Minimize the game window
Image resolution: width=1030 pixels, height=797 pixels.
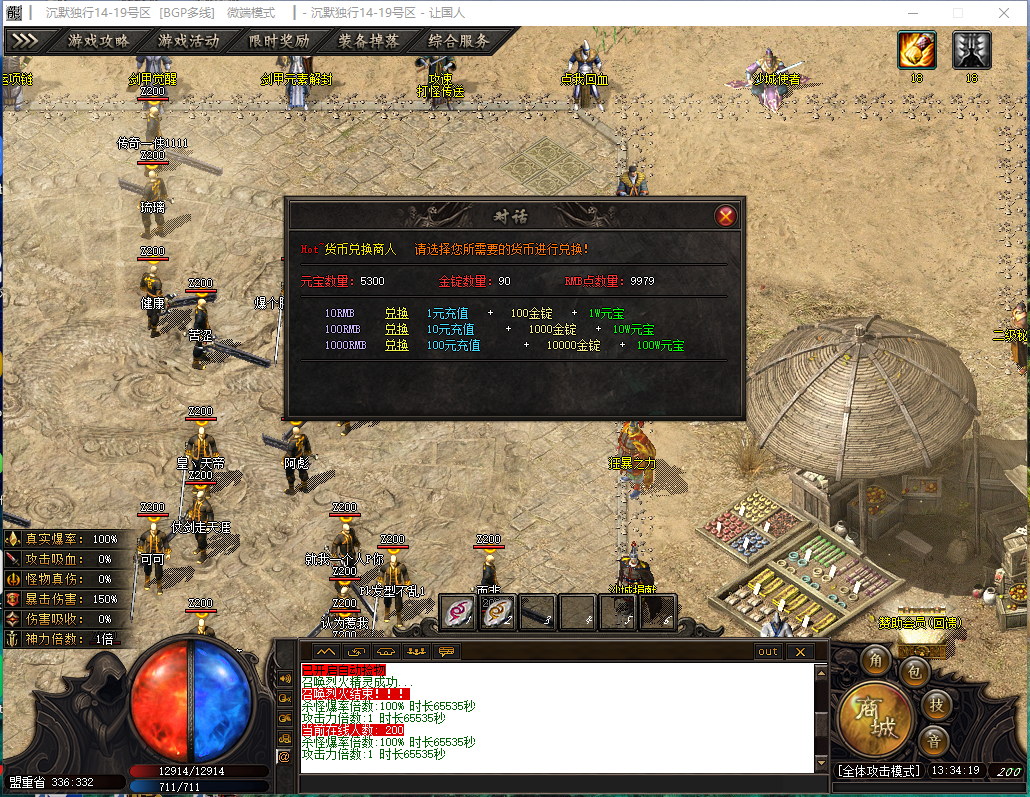click(x=912, y=13)
